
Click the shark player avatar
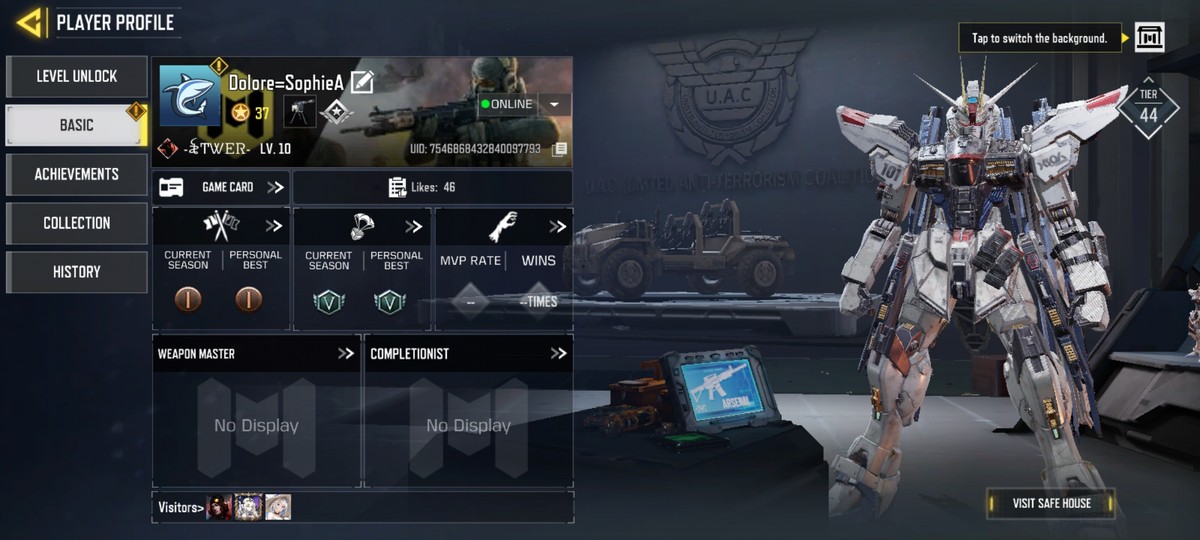[190, 96]
